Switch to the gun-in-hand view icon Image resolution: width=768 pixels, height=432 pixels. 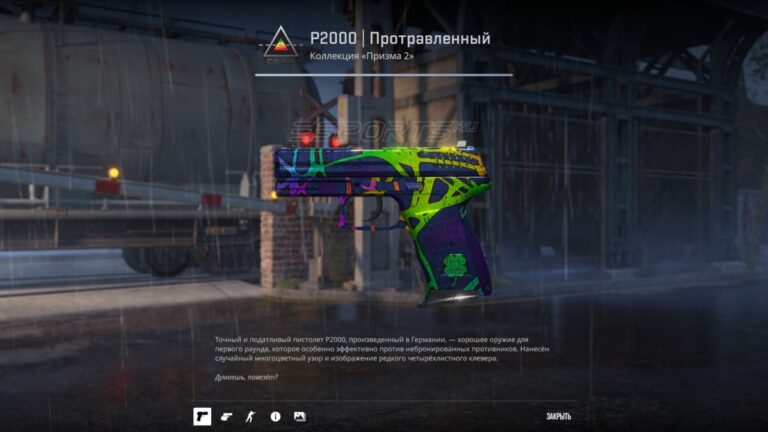pyautogui.click(x=226, y=415)
